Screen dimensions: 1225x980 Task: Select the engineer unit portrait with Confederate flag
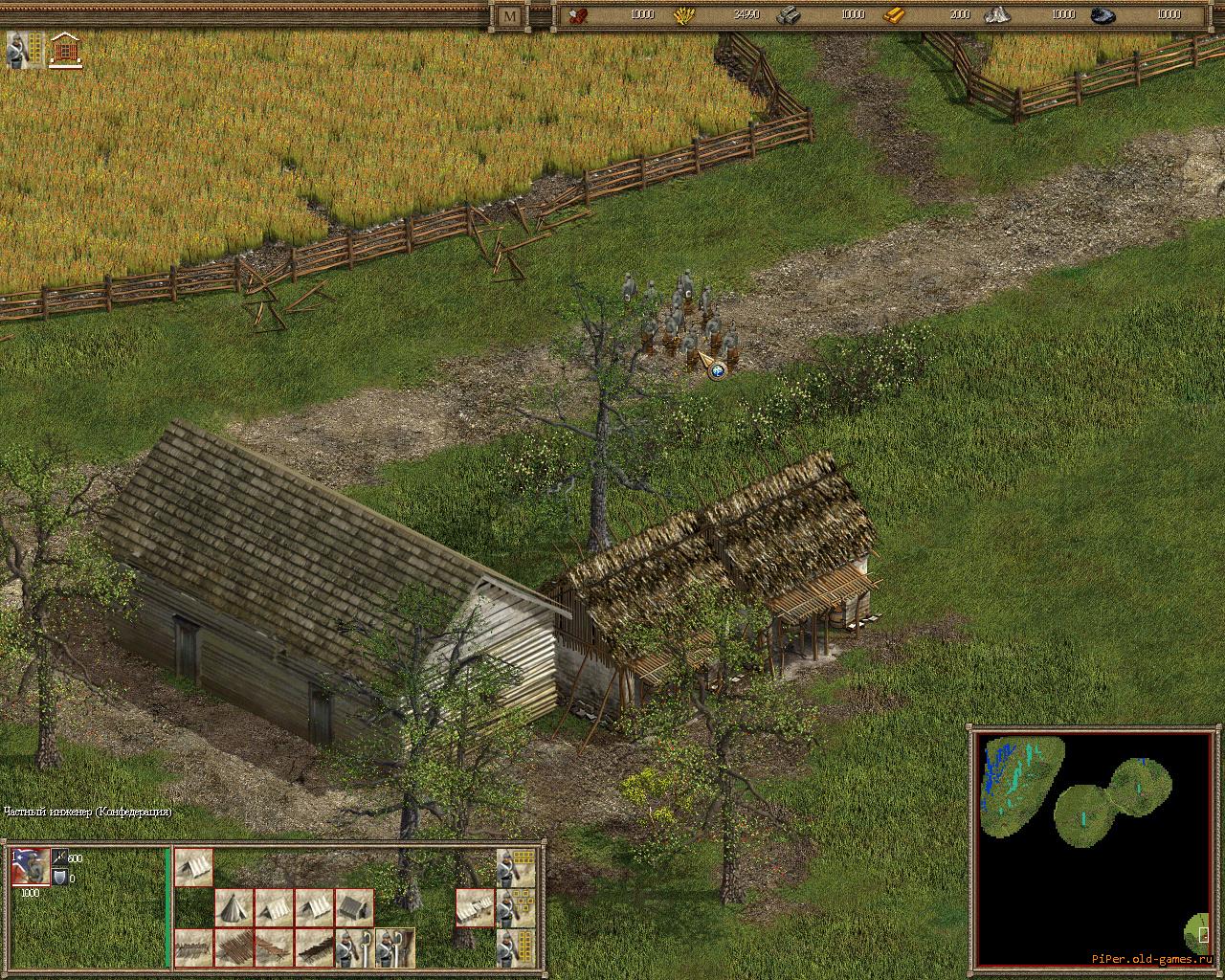(x=30, y=866)
